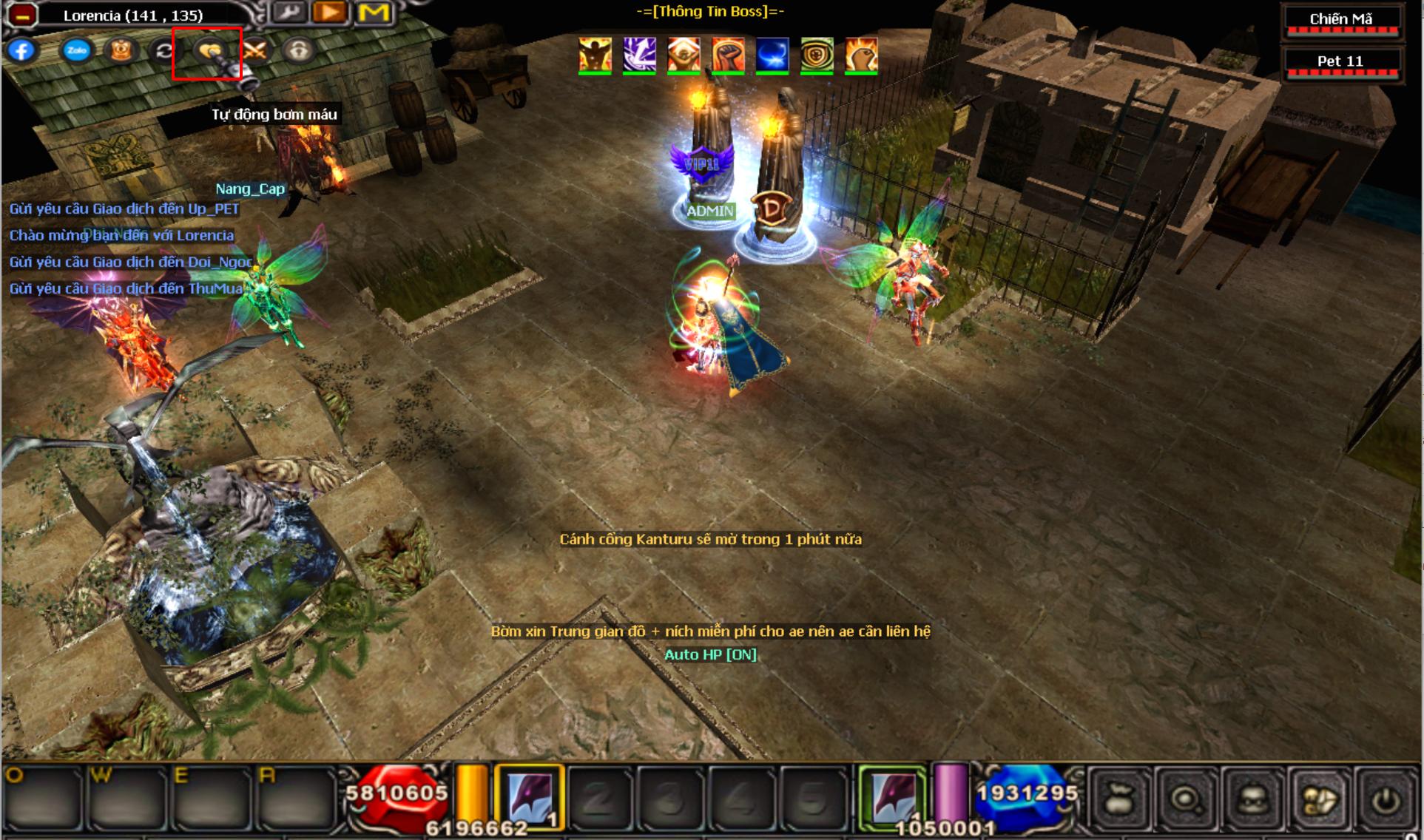The width and height of the screenshot is (1424, 840).
Task: Click the padlock icon
Action: [299, 50]
